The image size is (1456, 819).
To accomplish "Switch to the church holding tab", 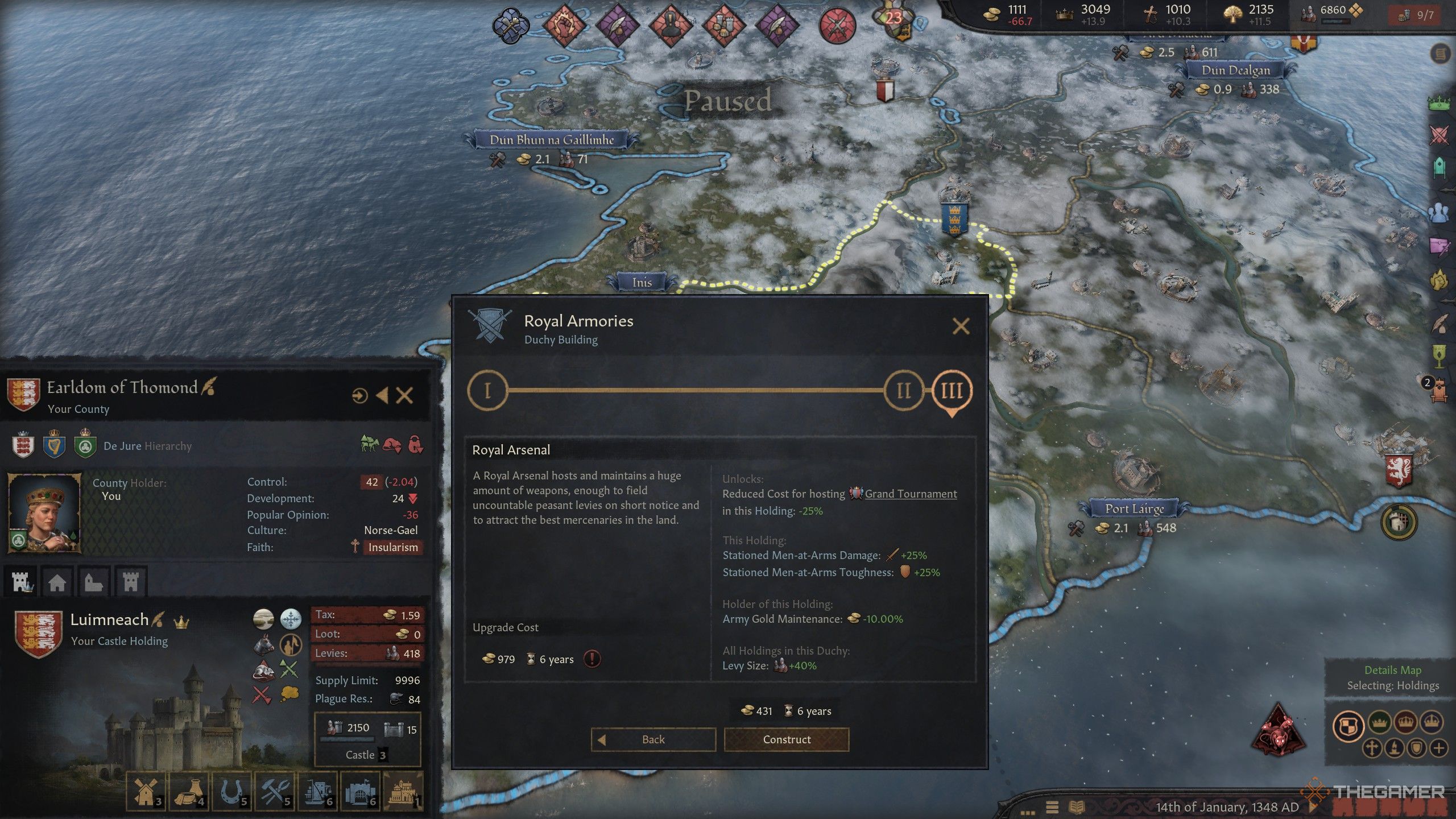I will click(x=93, y=582).
